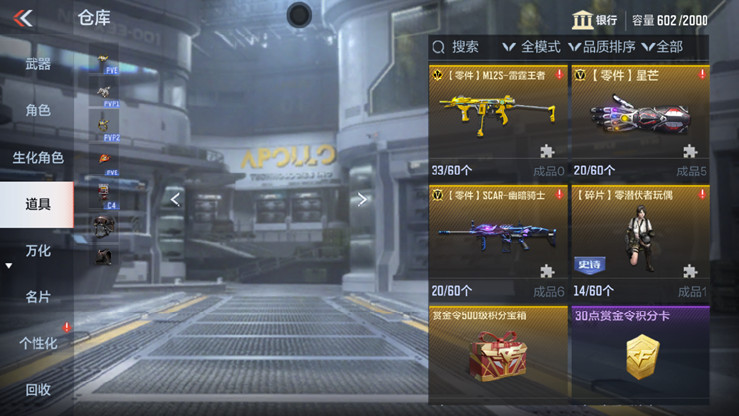
Task: Open the 全部 filter dropdown
Action: [662, 47]
